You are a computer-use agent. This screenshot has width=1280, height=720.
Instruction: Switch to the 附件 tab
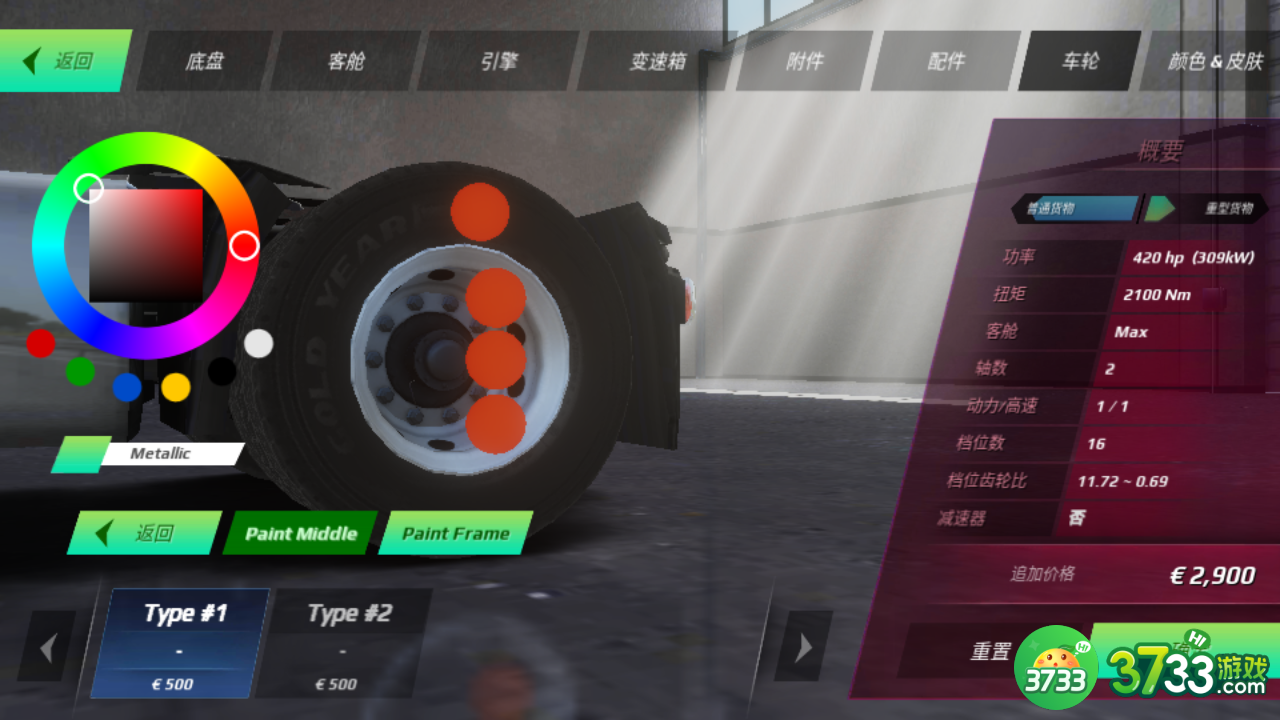tap(805, 62)
